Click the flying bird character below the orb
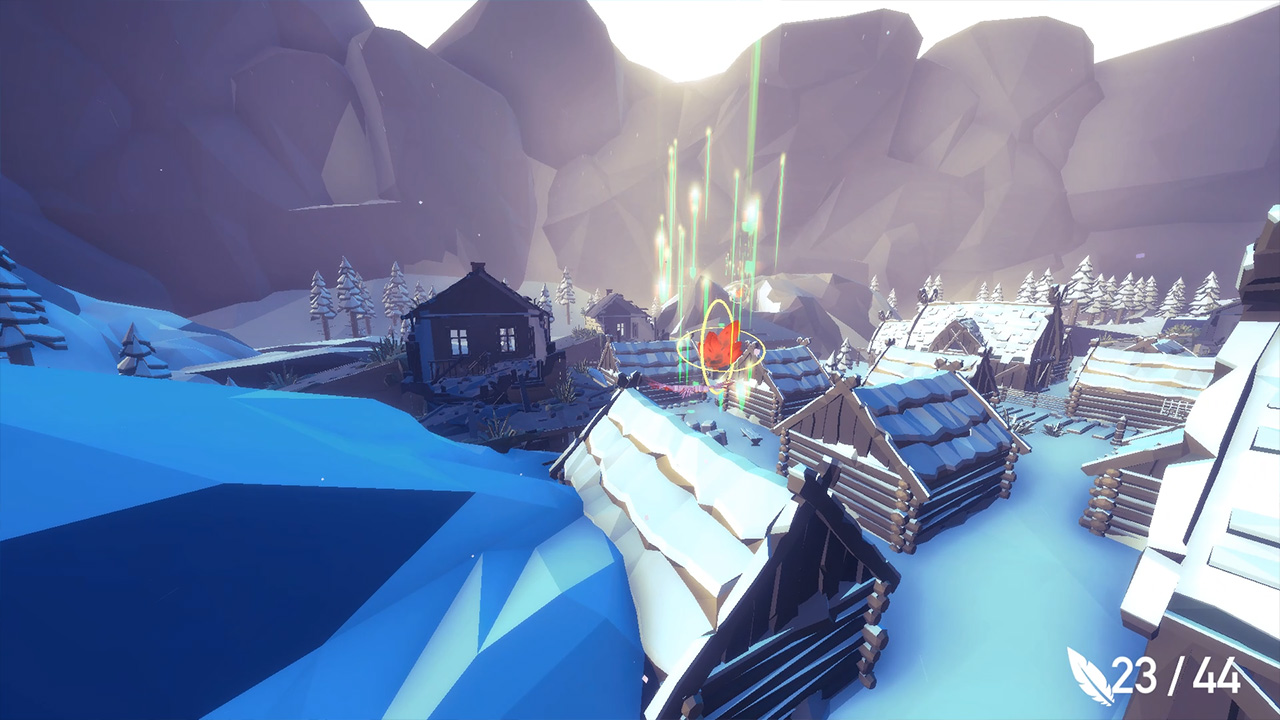This screenshot has width=1280, height=720. tap(690, 388)
